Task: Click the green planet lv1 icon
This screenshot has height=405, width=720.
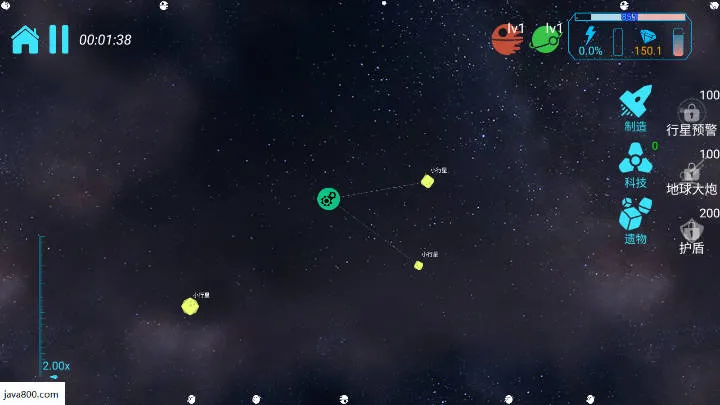Action: 546,39
